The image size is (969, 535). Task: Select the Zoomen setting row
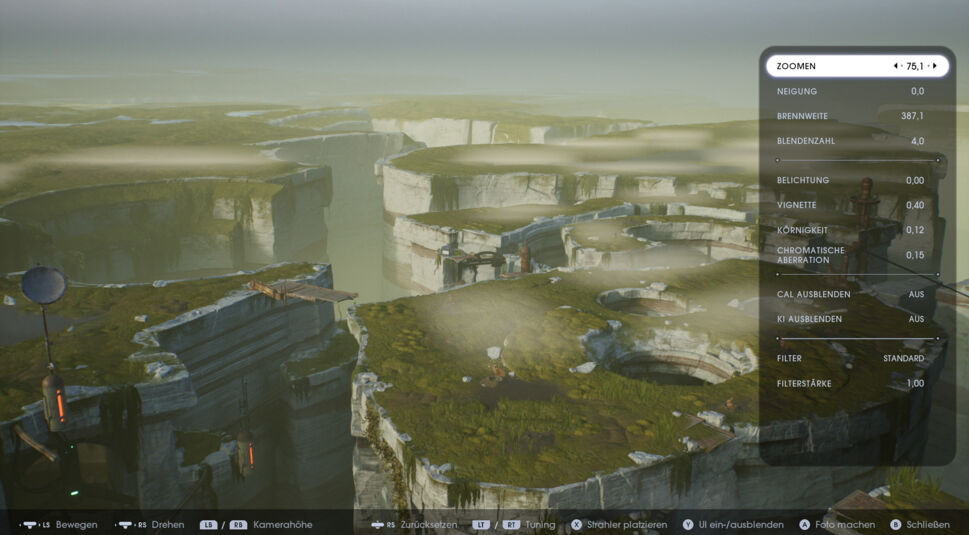point(830,66)
